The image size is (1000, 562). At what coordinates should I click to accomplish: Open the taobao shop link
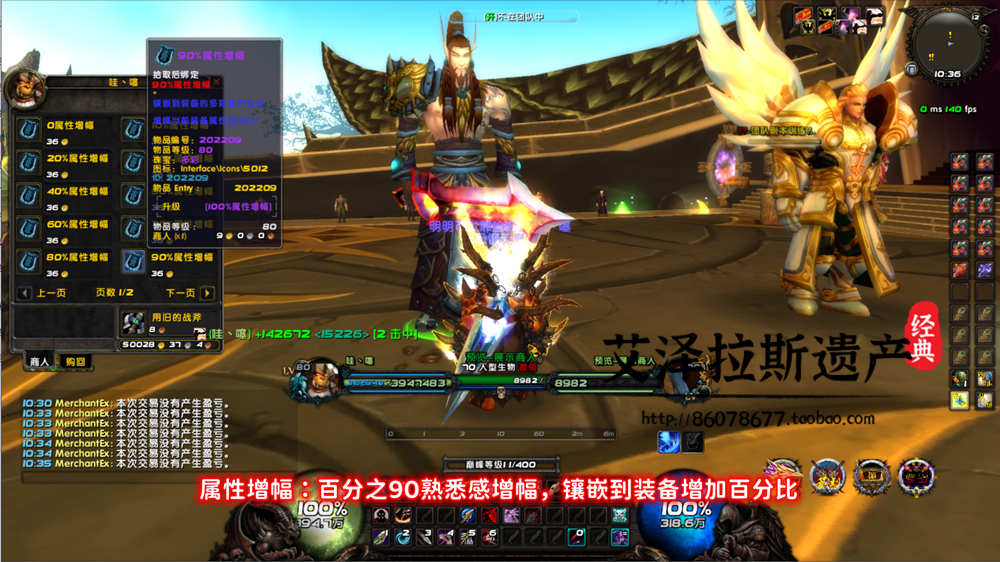756,419
